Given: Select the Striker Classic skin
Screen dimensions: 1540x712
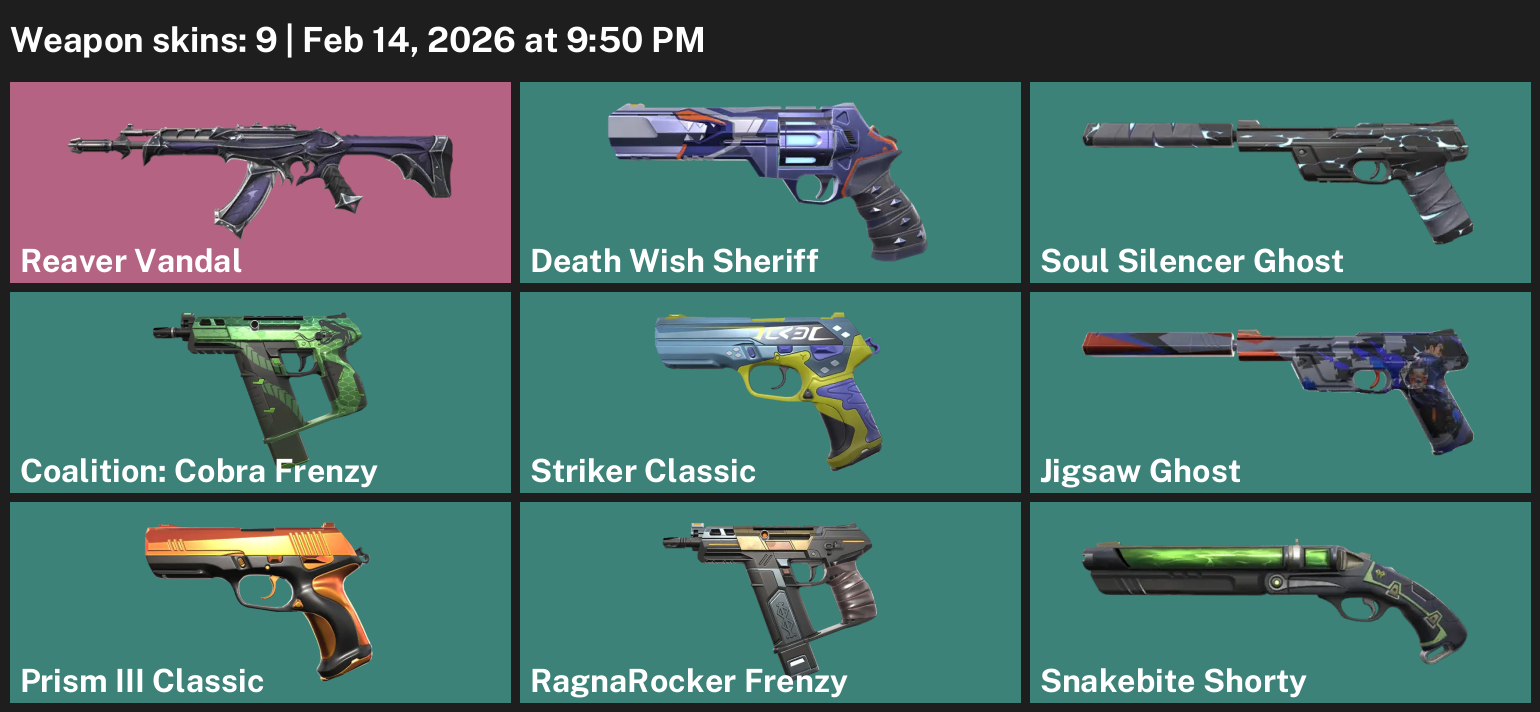Looking at the screenshot, I should pos(770,392).
